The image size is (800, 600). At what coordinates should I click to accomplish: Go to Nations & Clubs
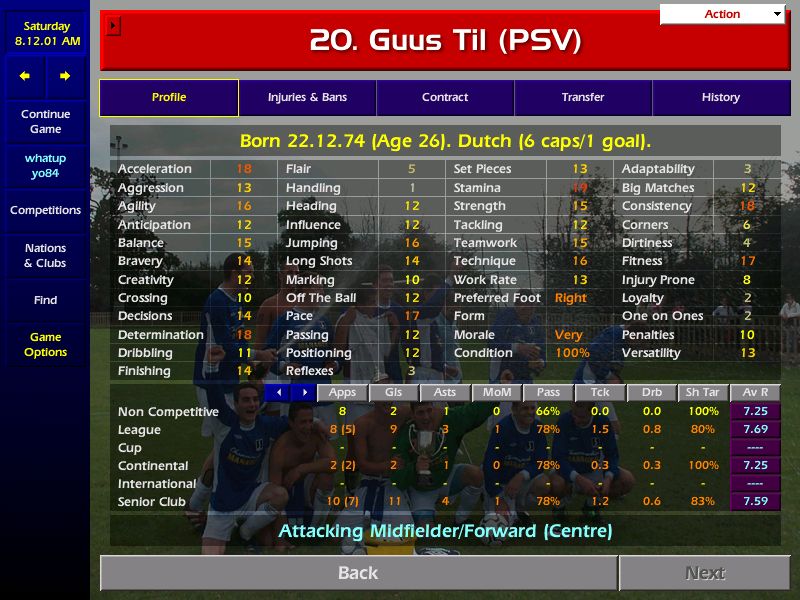(x=45, y=256)
